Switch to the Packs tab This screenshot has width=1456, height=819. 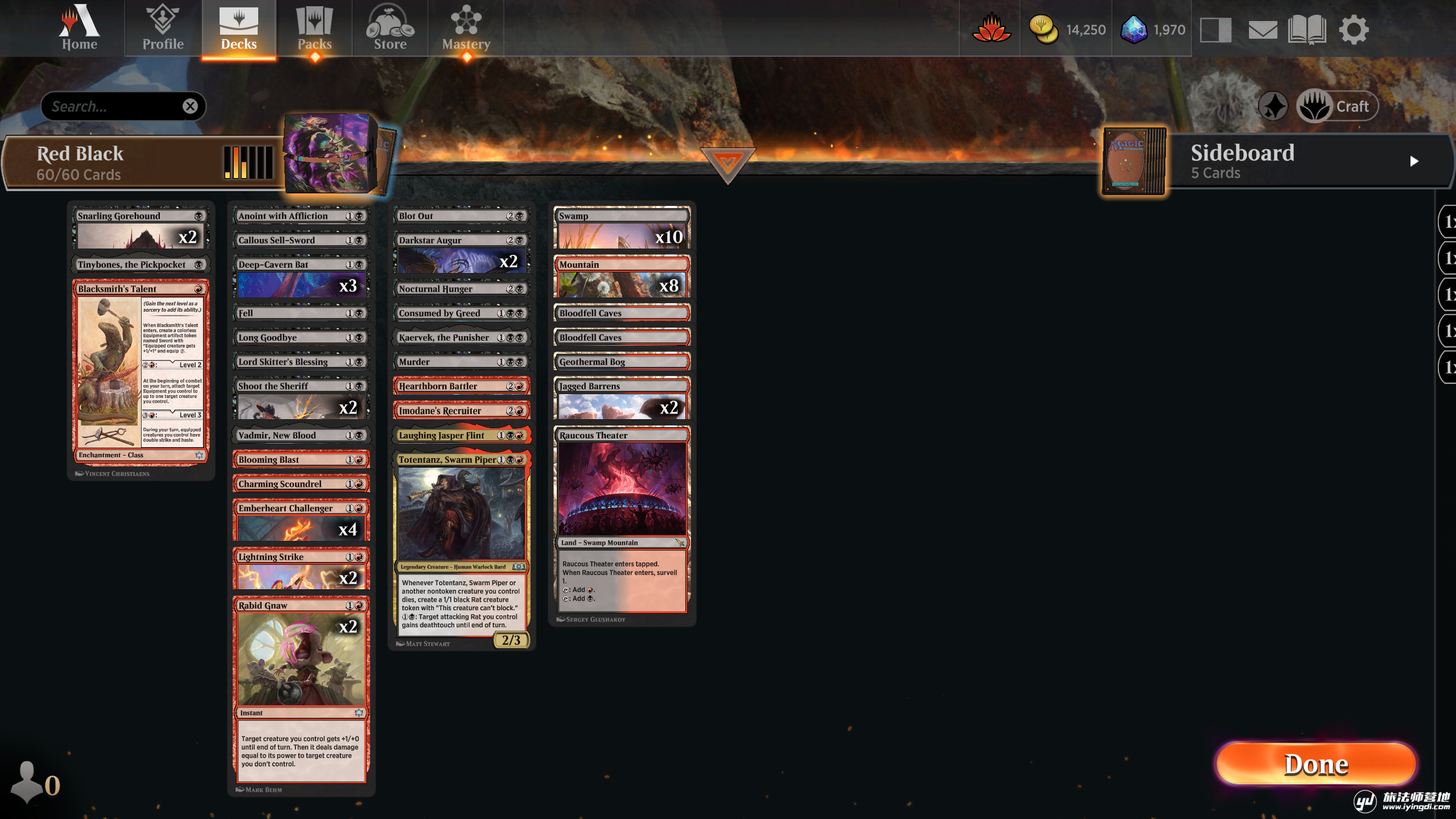tap(314, 27)
